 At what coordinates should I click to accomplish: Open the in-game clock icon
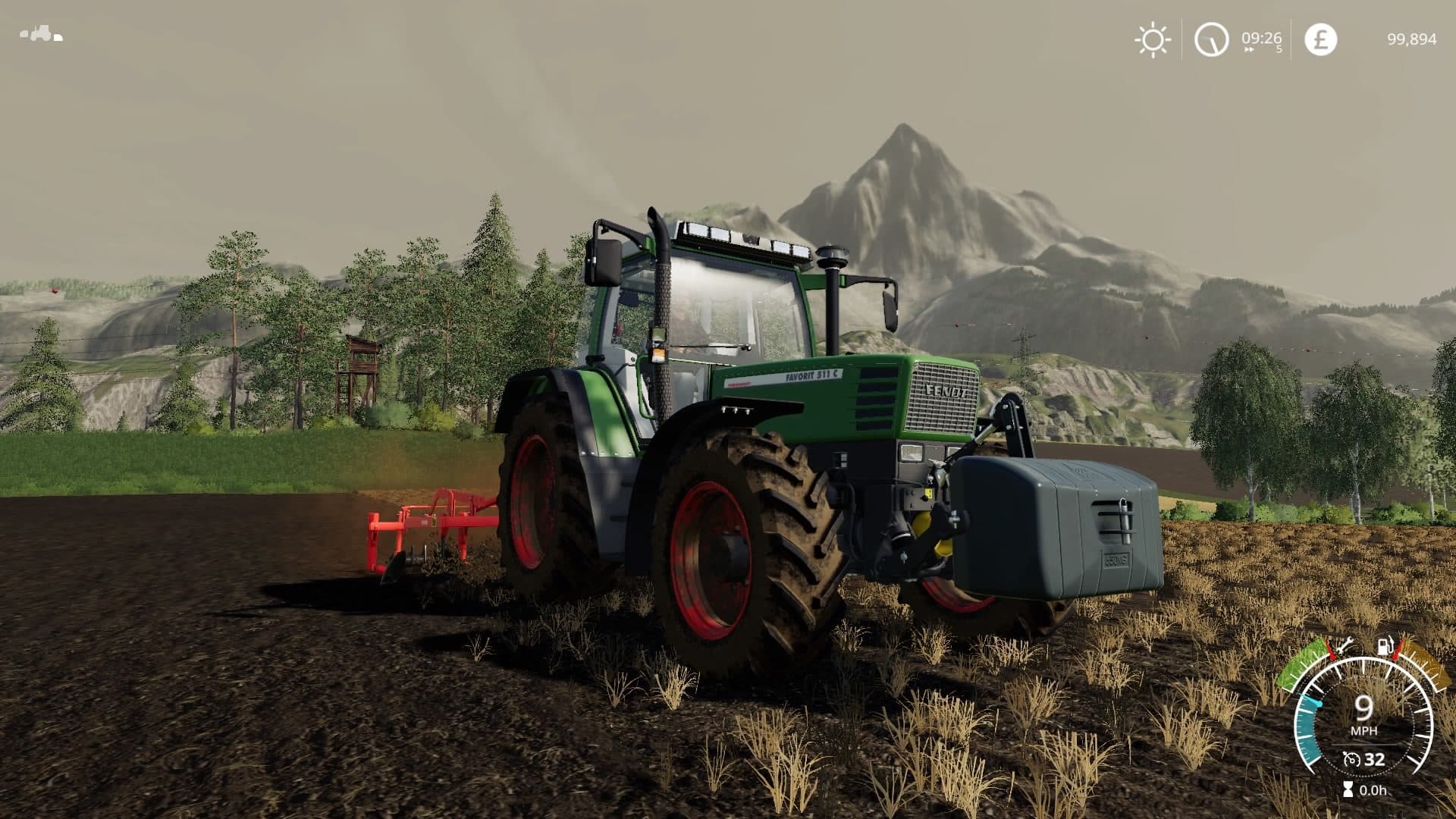(x=1213, y=42)
